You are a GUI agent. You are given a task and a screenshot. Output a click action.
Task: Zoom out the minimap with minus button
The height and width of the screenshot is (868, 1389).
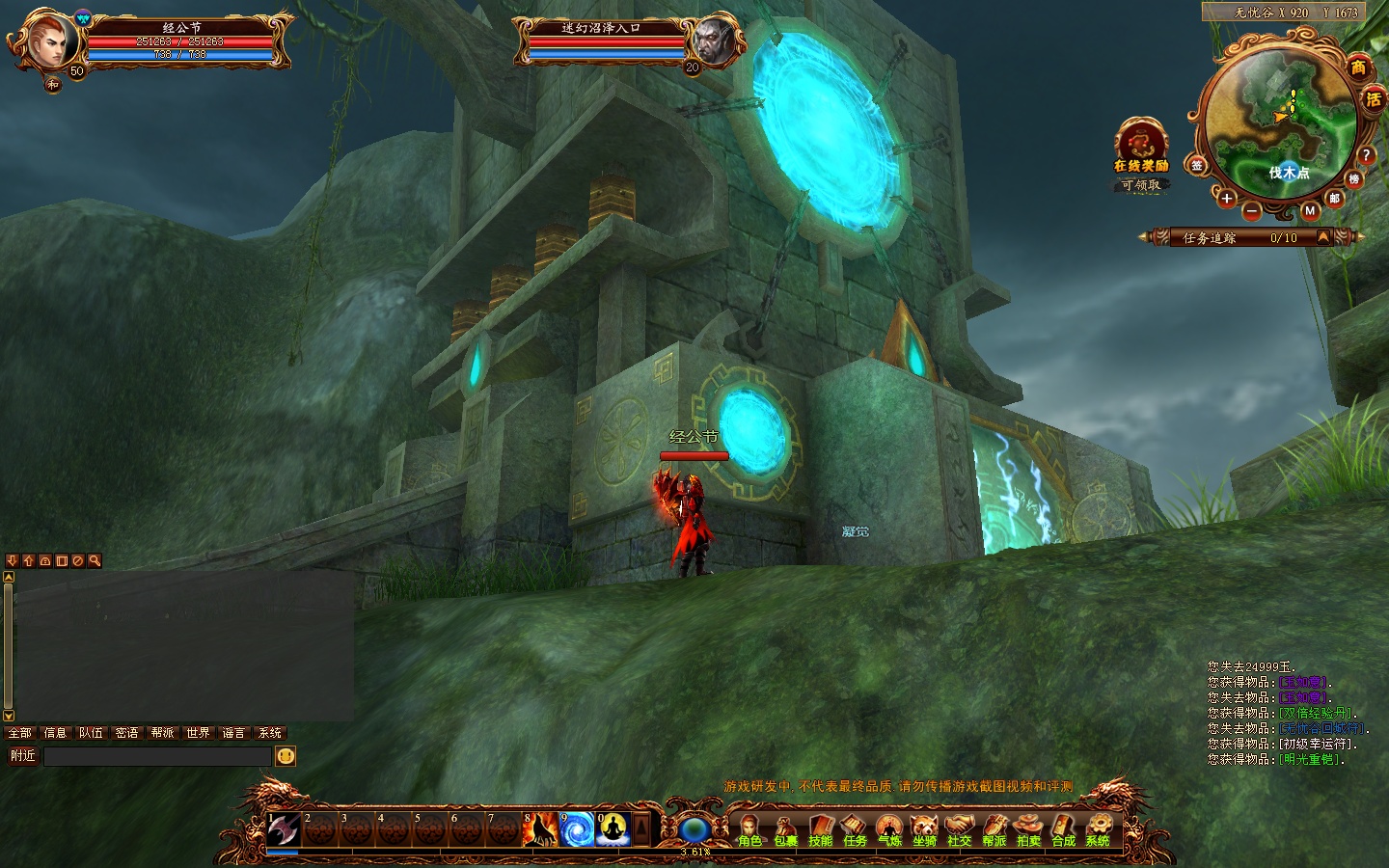(1251, 209)
